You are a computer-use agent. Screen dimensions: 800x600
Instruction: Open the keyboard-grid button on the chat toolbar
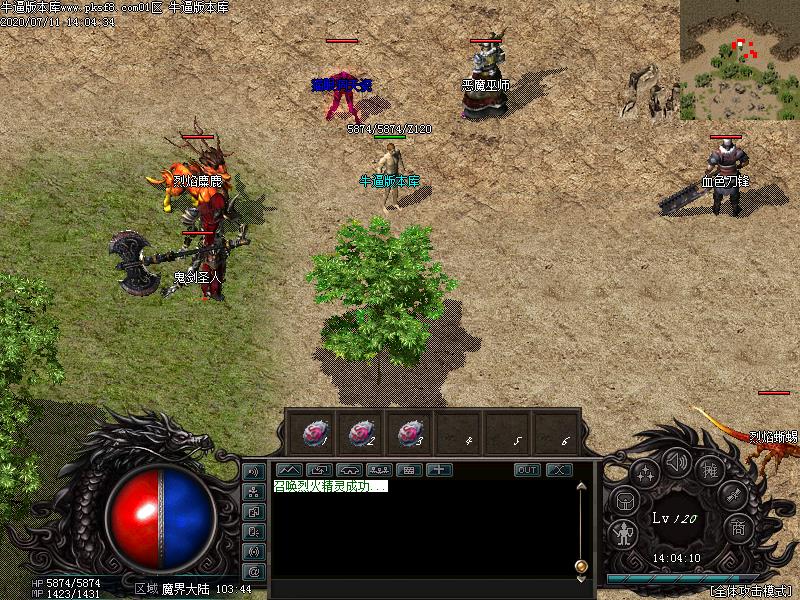(408, 469)
